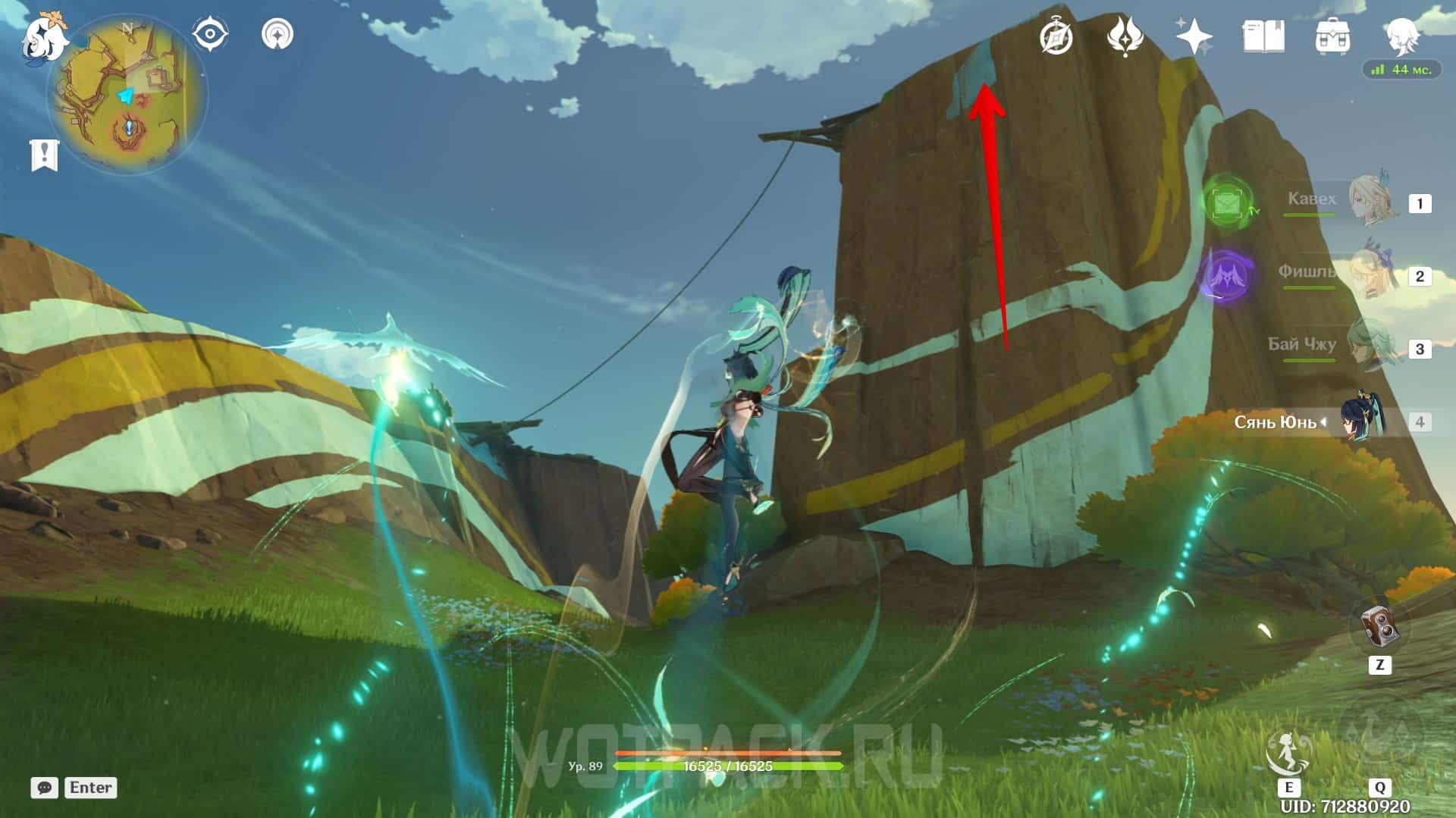The image size is (1456, 818).
Task: Open the wish star icon
Action: pos(1194,36)
